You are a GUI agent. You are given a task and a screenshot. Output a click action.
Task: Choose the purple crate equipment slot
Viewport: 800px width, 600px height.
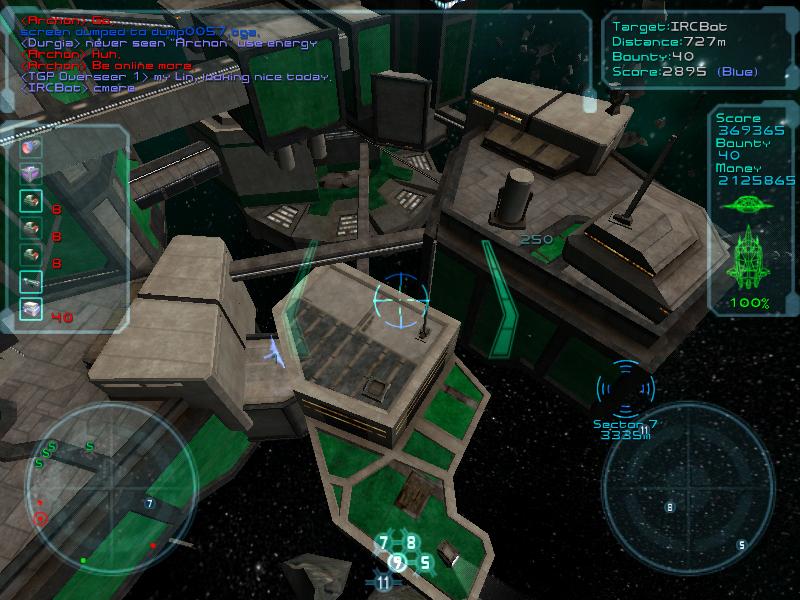point(30,174)
